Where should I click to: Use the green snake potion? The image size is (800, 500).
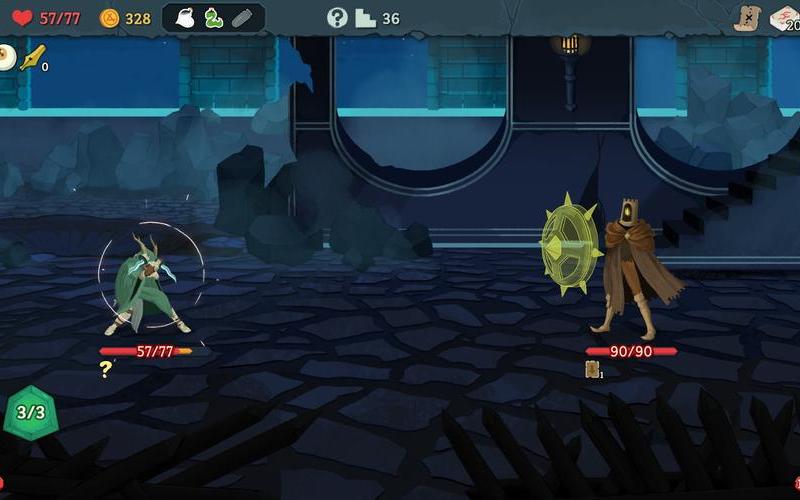click(213, 18)
